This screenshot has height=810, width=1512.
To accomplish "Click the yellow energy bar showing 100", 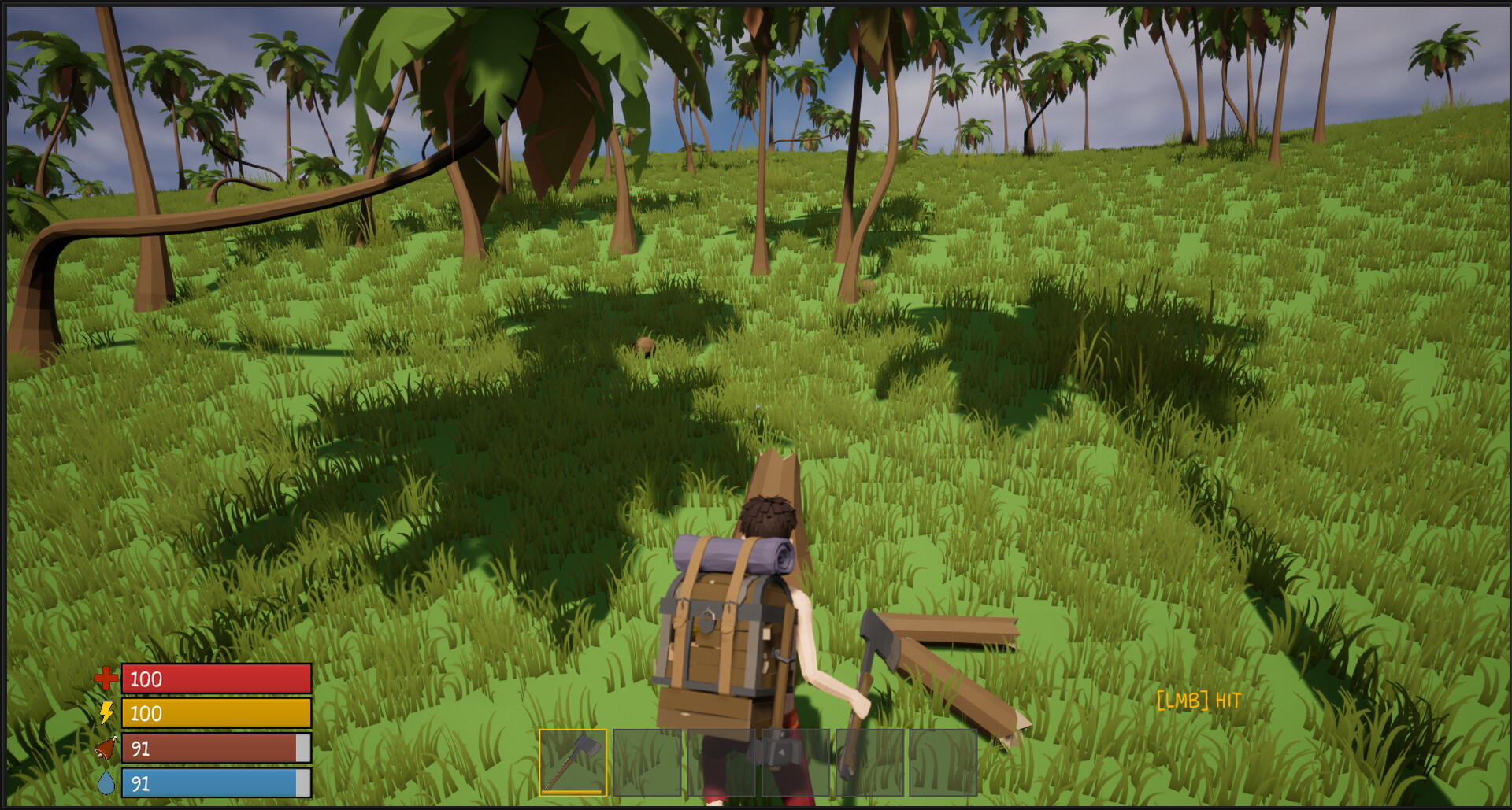I will click(215, 714).
